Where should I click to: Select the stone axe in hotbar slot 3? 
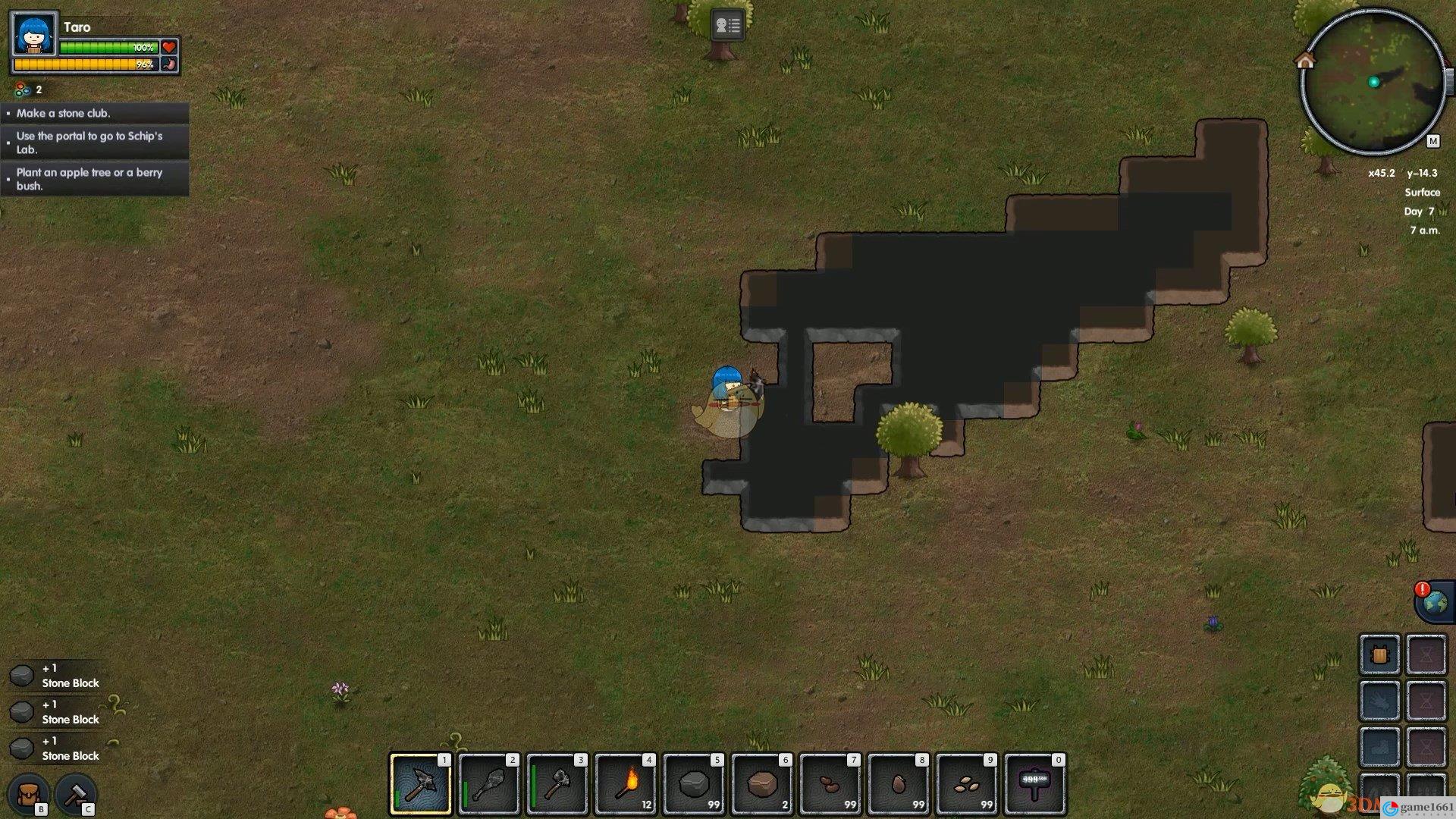[x=557, y=784]
